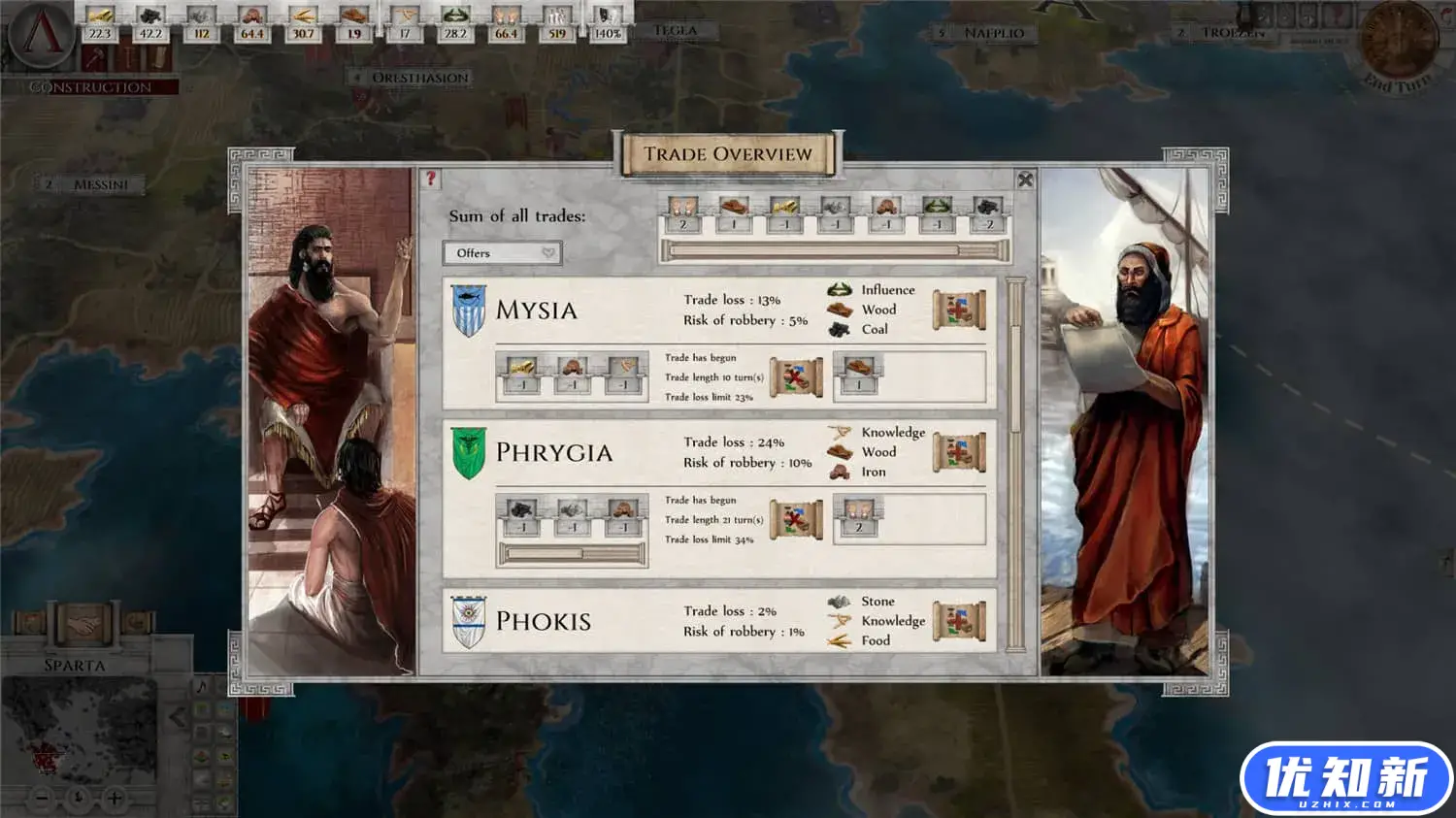Viewport: 1456px width, 818px height.
Task: Zoom out the minimap
Action: click(42, 799)
